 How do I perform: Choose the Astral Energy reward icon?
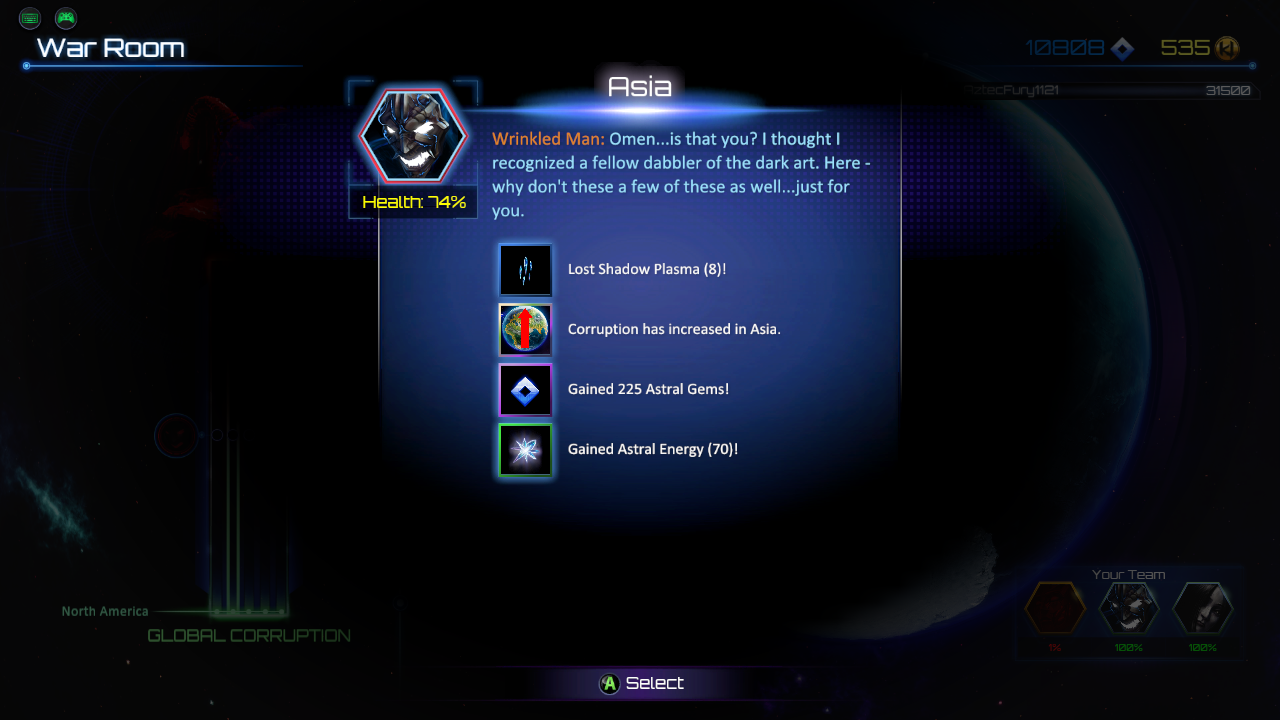[x=525, y=450]
